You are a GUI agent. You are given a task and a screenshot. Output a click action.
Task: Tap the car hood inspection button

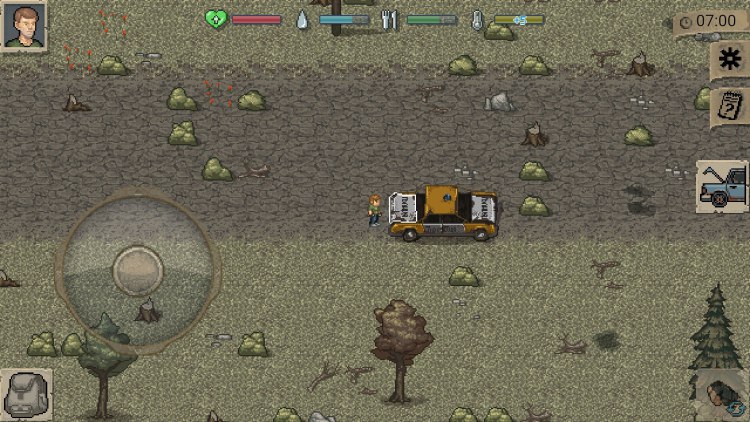pyautogui.click(x=722, y=187)
